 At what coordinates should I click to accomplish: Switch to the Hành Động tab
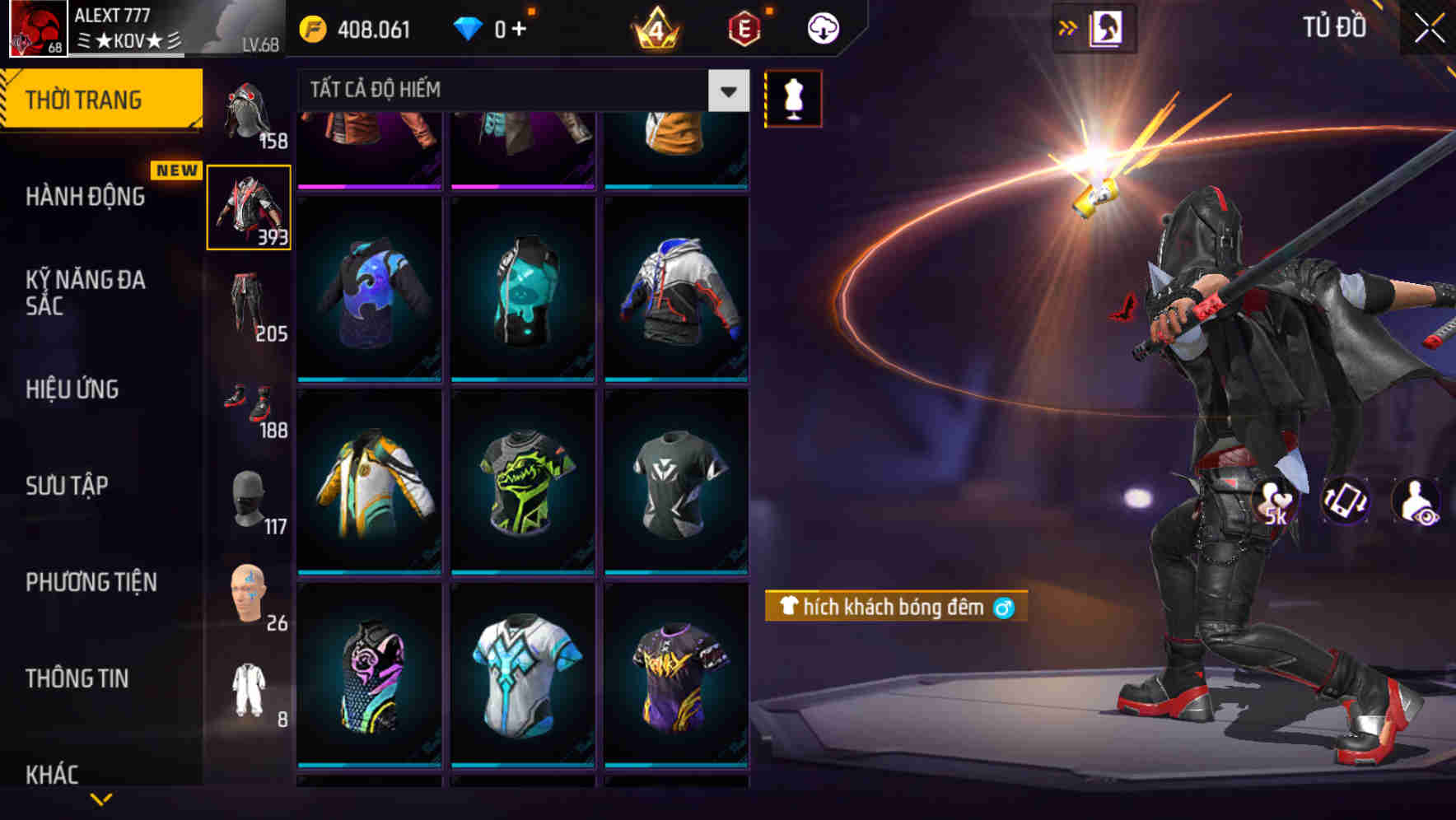point(86,198)
